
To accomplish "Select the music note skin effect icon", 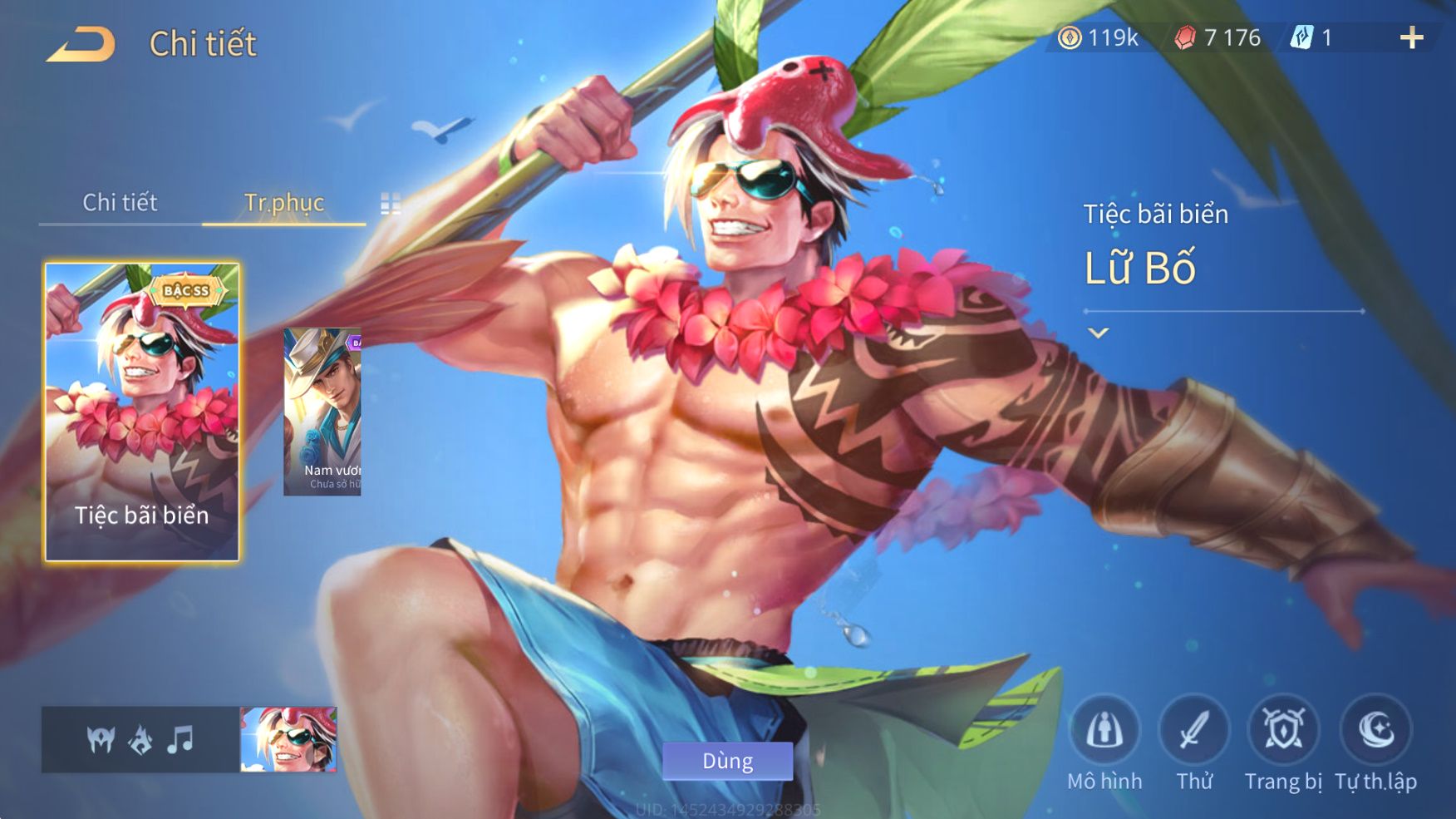I will pos(180,738).
